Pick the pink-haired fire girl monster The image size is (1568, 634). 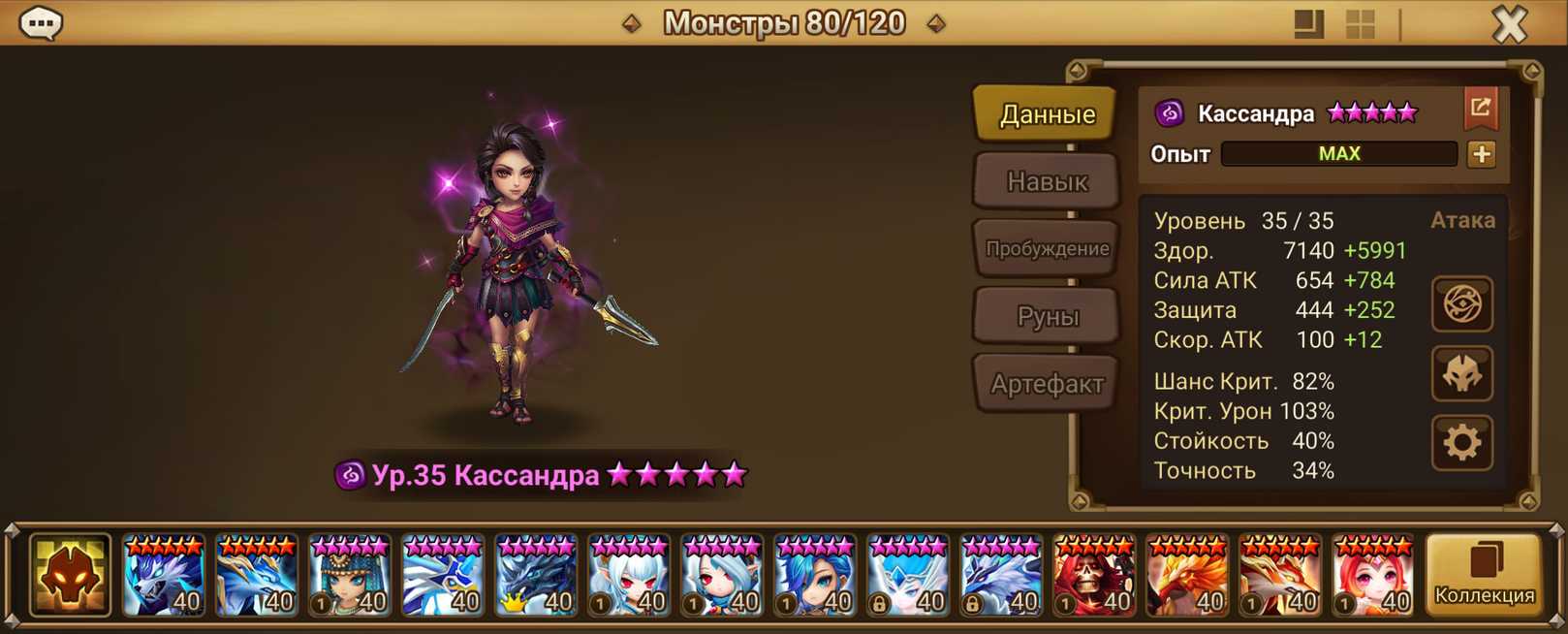1372,576
